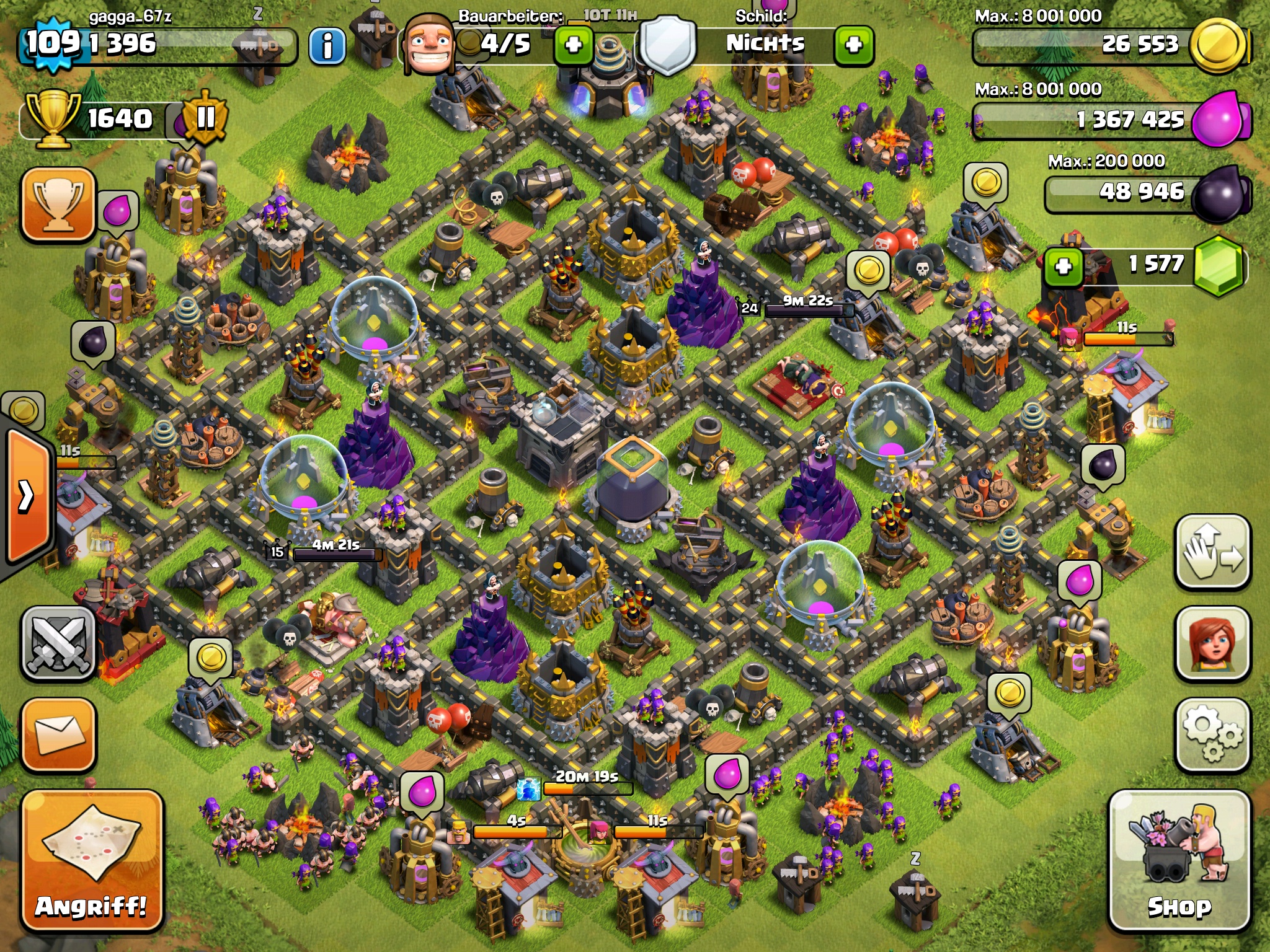Open the league badge next to trophies
Viewport: 1270px width, 952px height.
point(205,118)
